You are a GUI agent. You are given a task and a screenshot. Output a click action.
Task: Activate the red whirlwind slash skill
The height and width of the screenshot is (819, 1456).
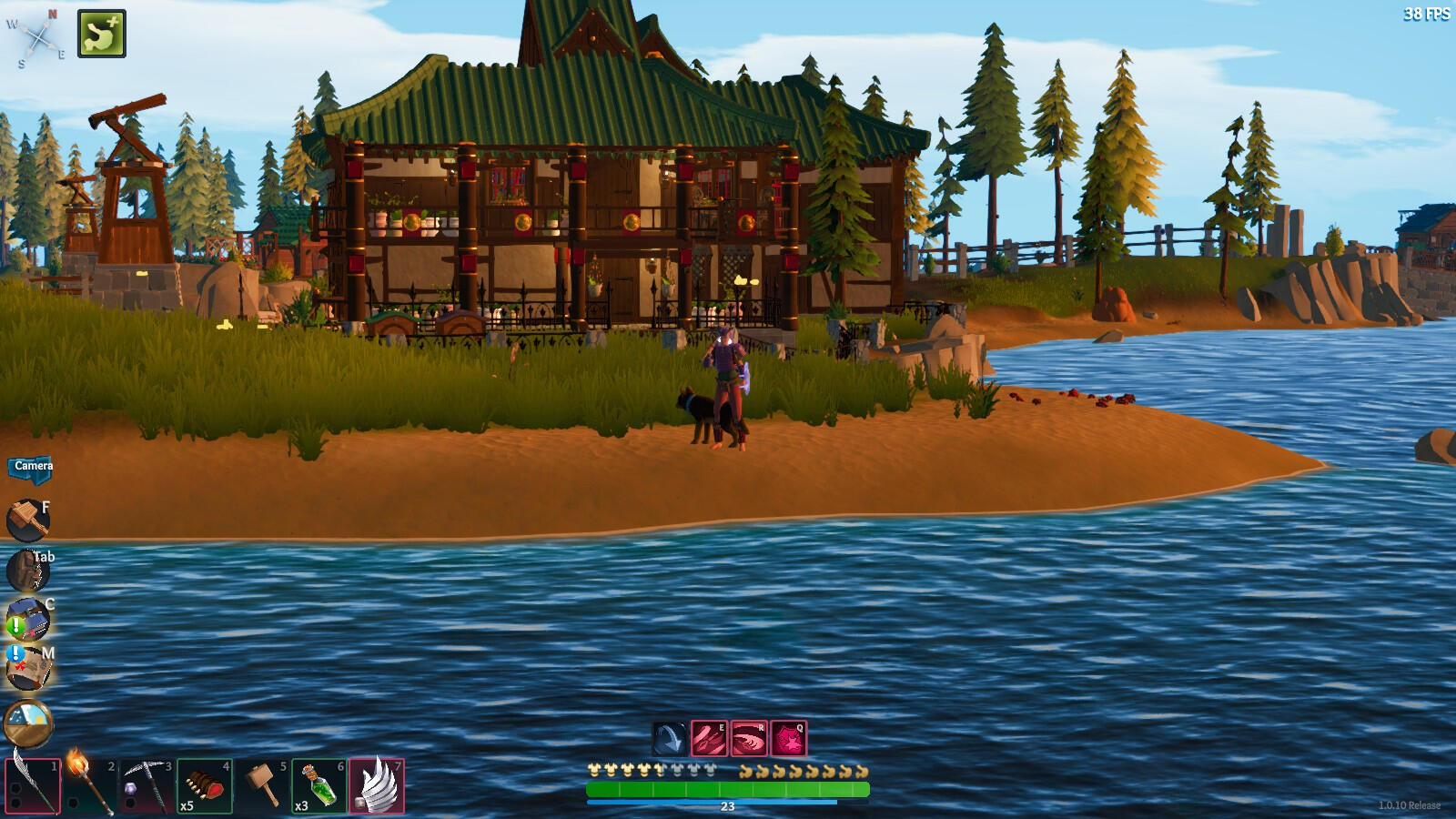click(749, 739)
